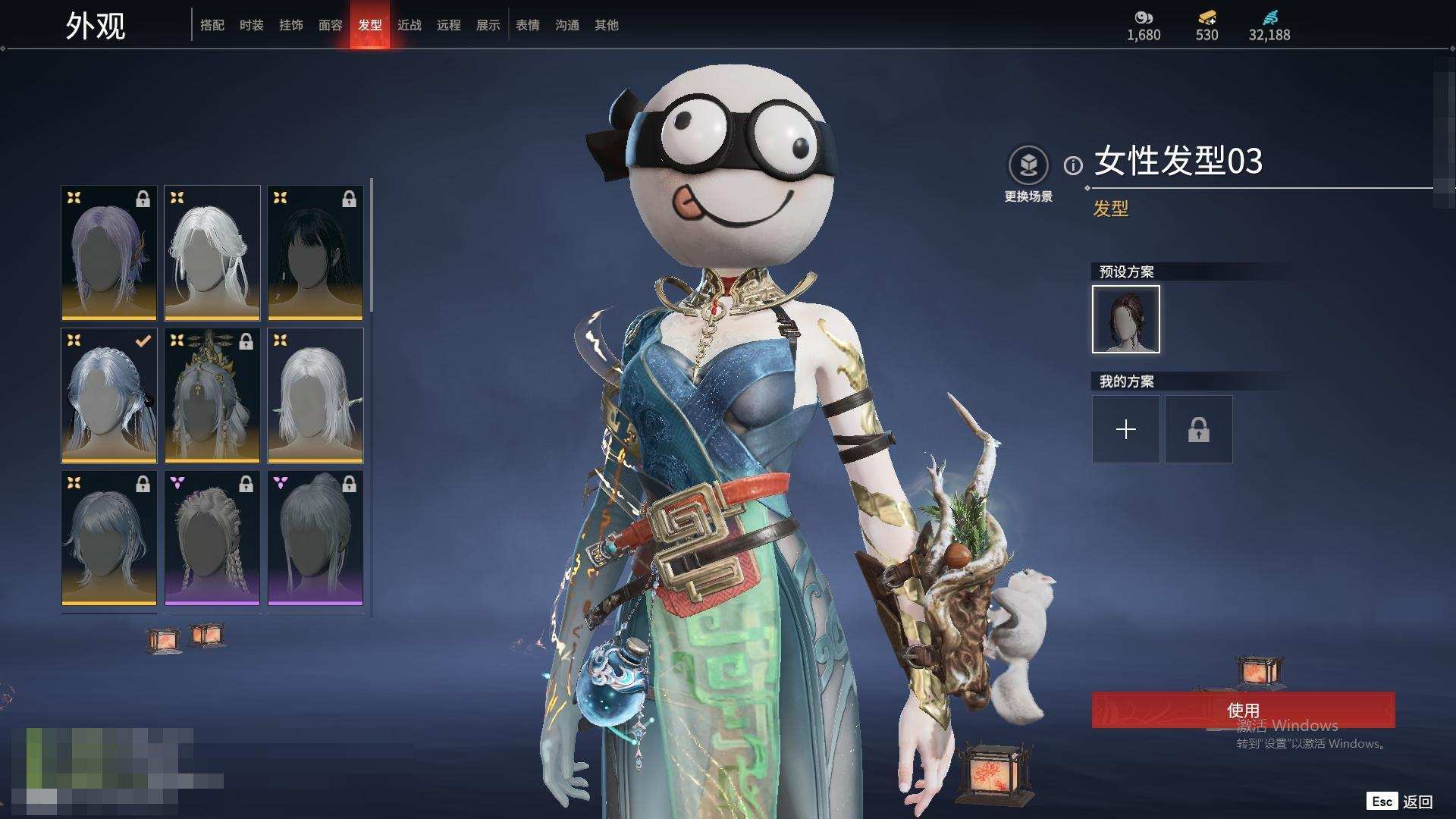Switch to the 搭配 tab
The height and width of the screenshot is (819, 1456).
click(x=212, y=25)
